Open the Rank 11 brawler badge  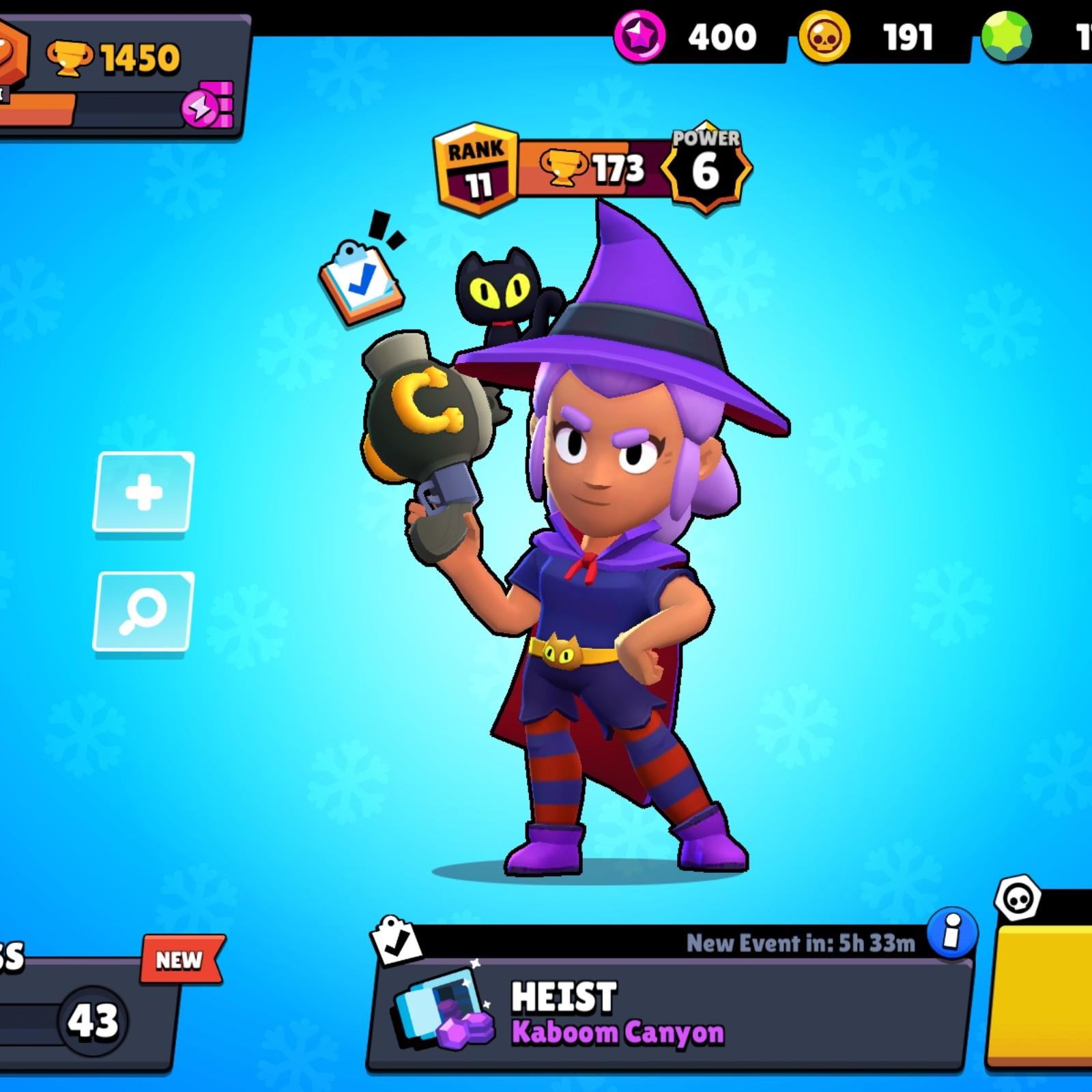coord(476,169)
